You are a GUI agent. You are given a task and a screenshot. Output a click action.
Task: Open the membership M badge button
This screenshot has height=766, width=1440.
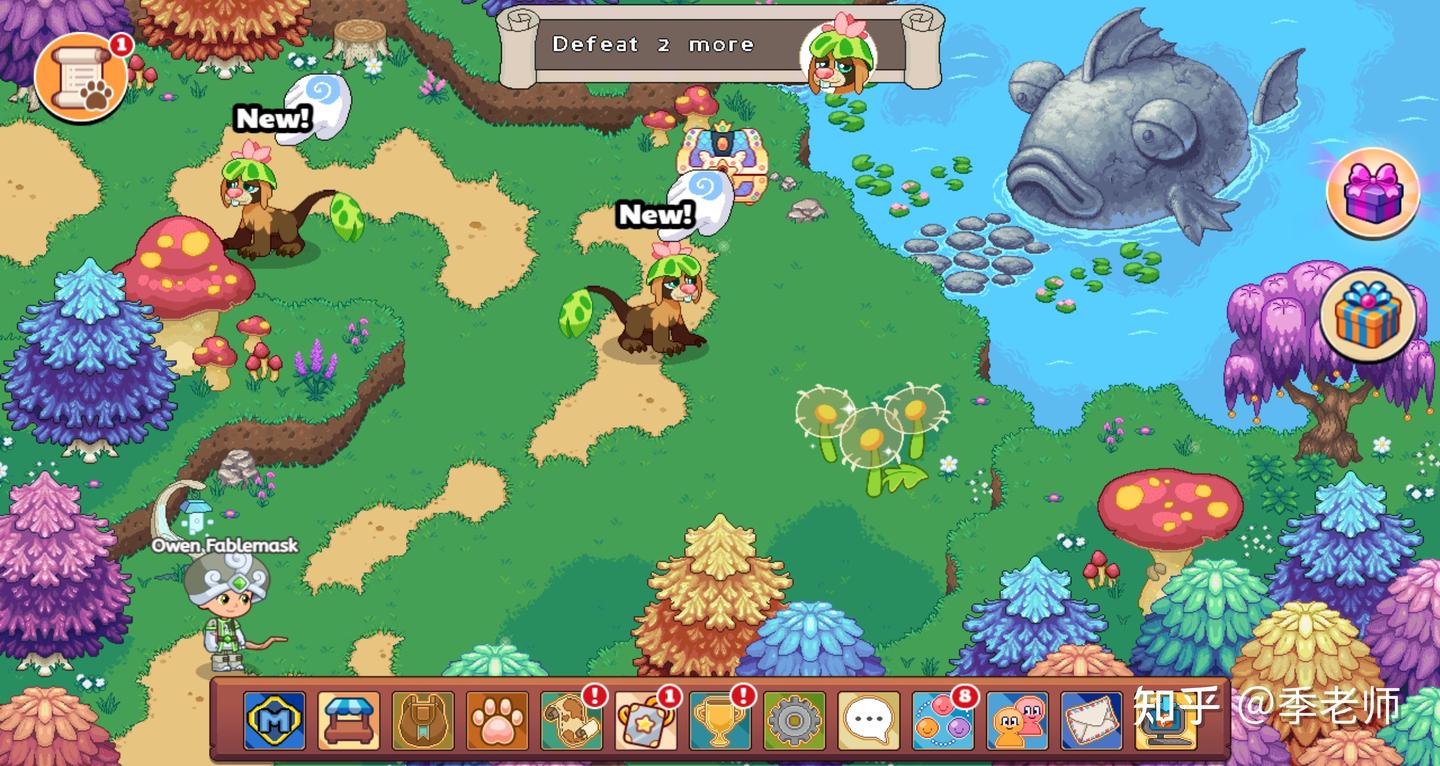tap(275, 720)
